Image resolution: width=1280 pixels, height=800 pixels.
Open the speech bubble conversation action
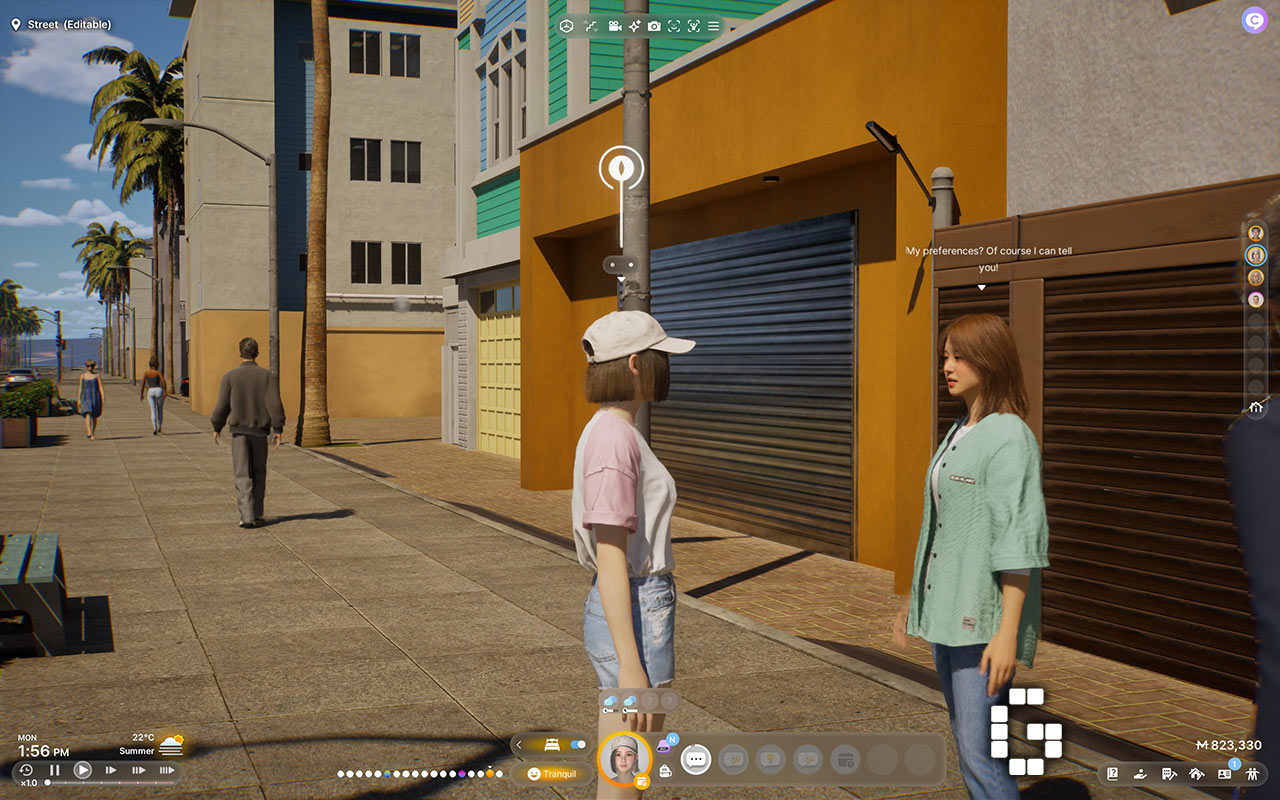pos(696,759)
